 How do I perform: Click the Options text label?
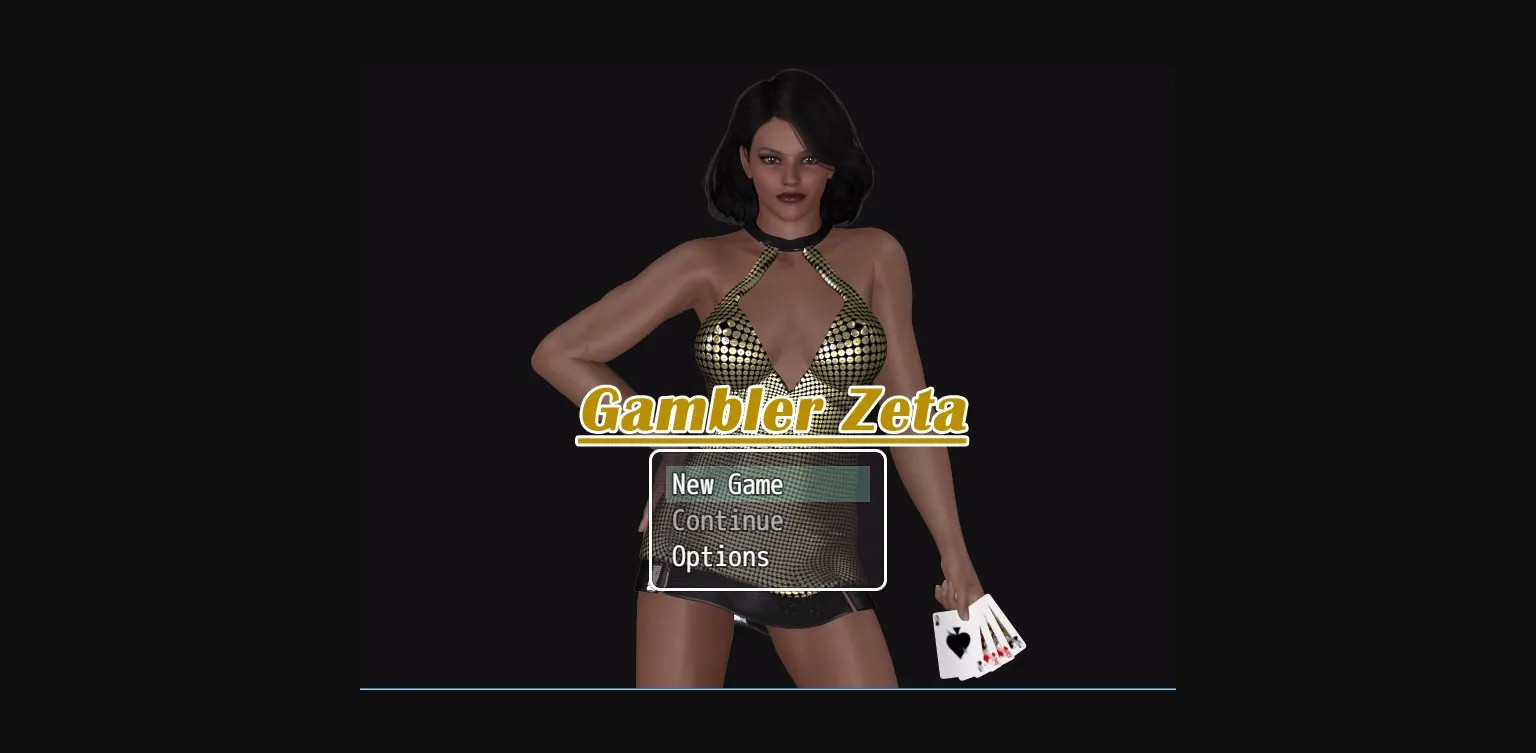click(x=721, y=557)
